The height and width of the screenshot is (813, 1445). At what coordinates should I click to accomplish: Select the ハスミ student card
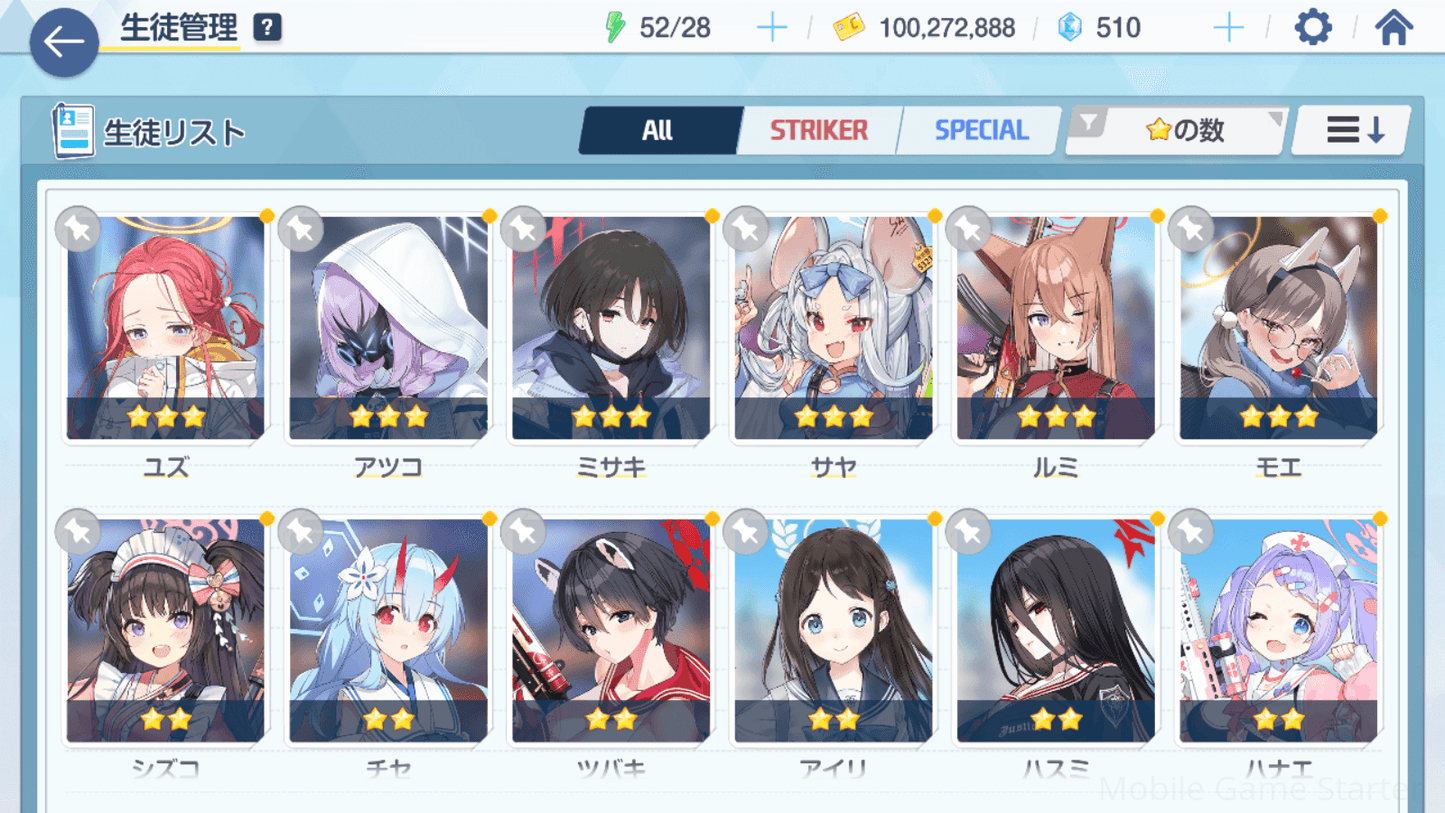pyautogui.click(x=1056, y=630)
